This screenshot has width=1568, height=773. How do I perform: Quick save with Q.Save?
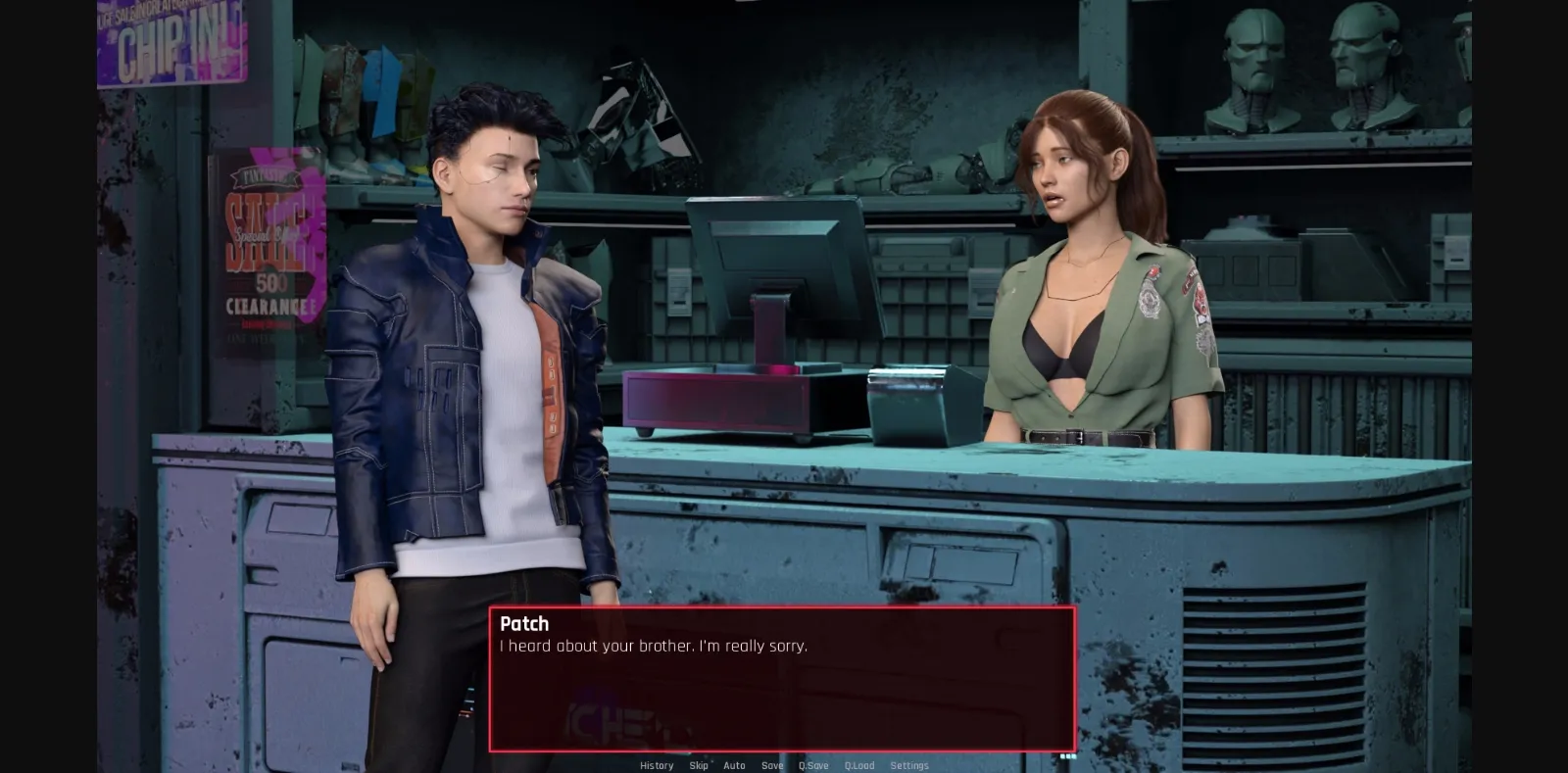[813, 765]
